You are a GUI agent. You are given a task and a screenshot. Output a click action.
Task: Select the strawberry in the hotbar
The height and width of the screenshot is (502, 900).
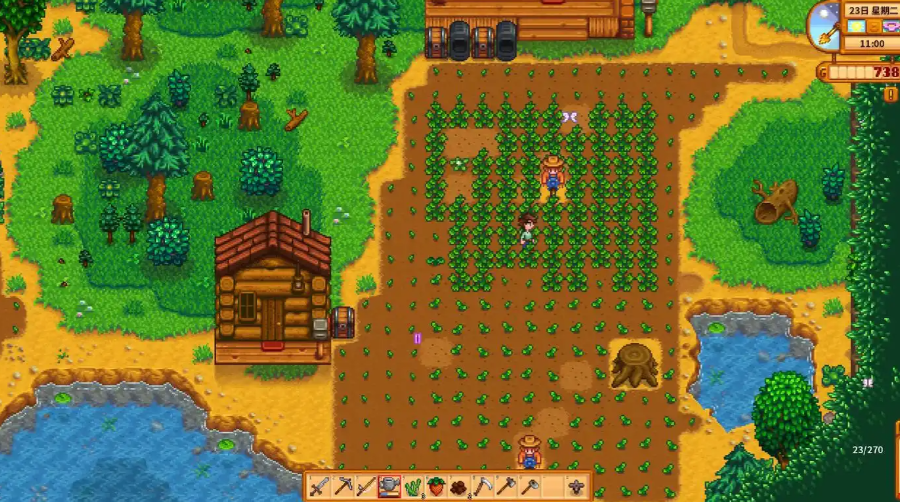[436, 487]
